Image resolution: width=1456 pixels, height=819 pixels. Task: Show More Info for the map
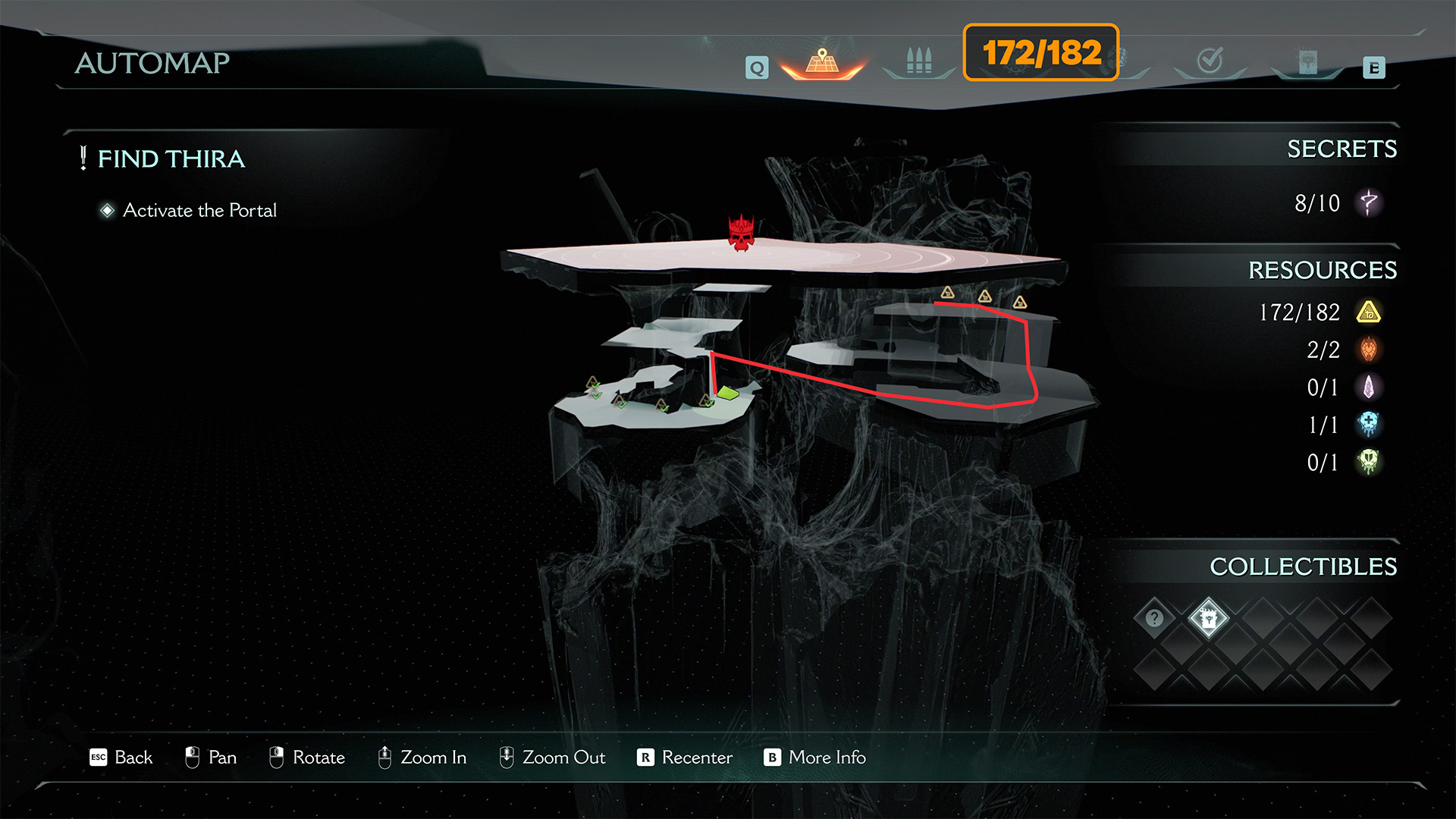(814, 758)
